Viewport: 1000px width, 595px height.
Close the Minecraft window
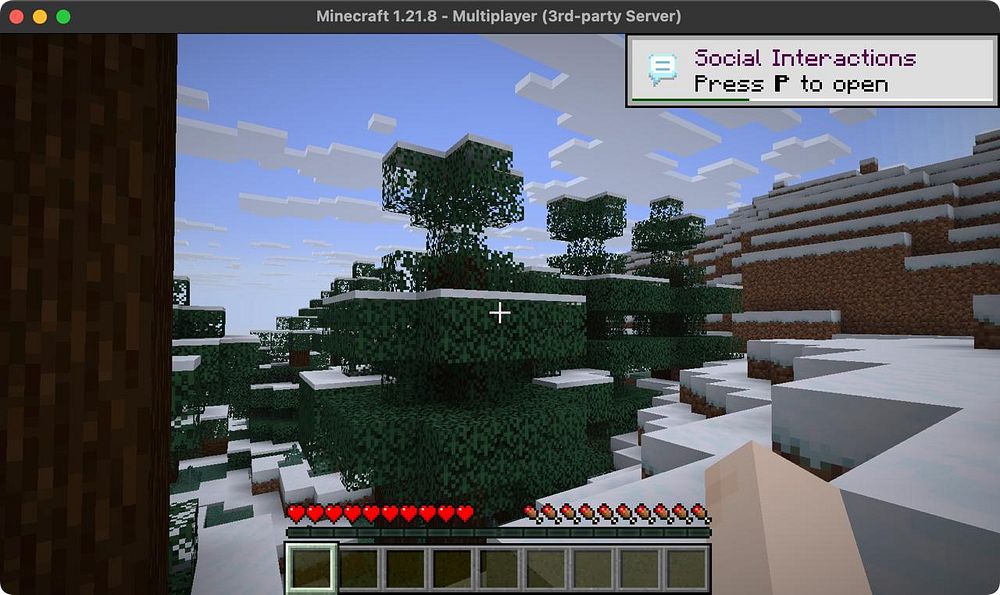point(18,17)
